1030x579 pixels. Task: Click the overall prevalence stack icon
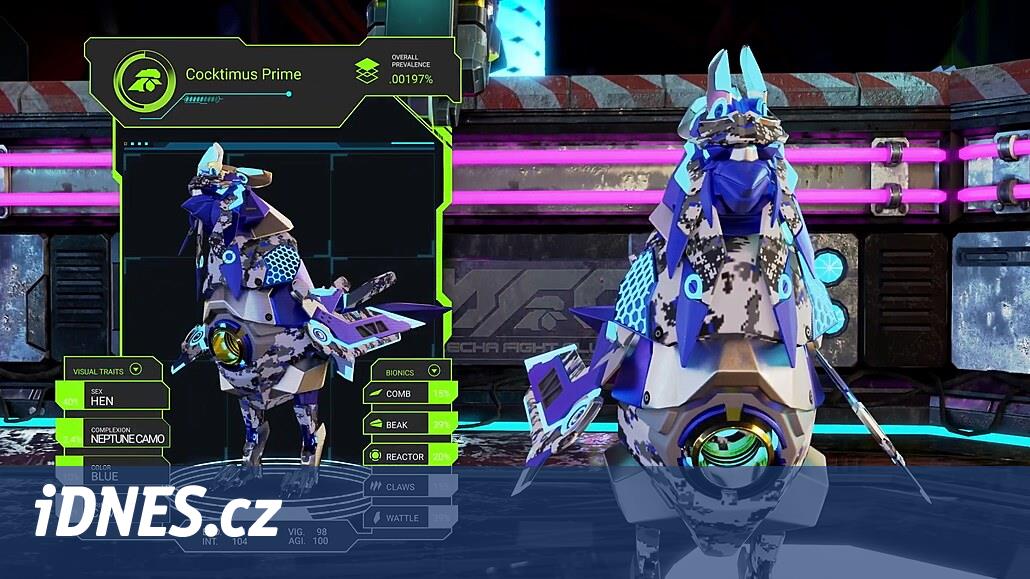click(367, 71)
